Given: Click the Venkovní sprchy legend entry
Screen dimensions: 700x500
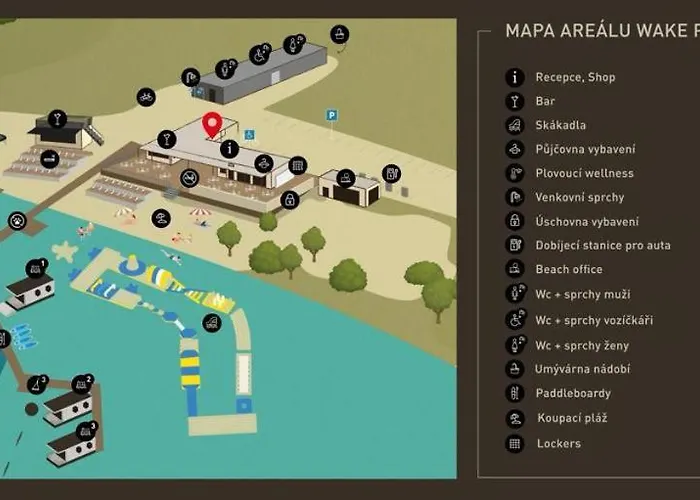Looking at the screenshot, I should coord(580,197).
